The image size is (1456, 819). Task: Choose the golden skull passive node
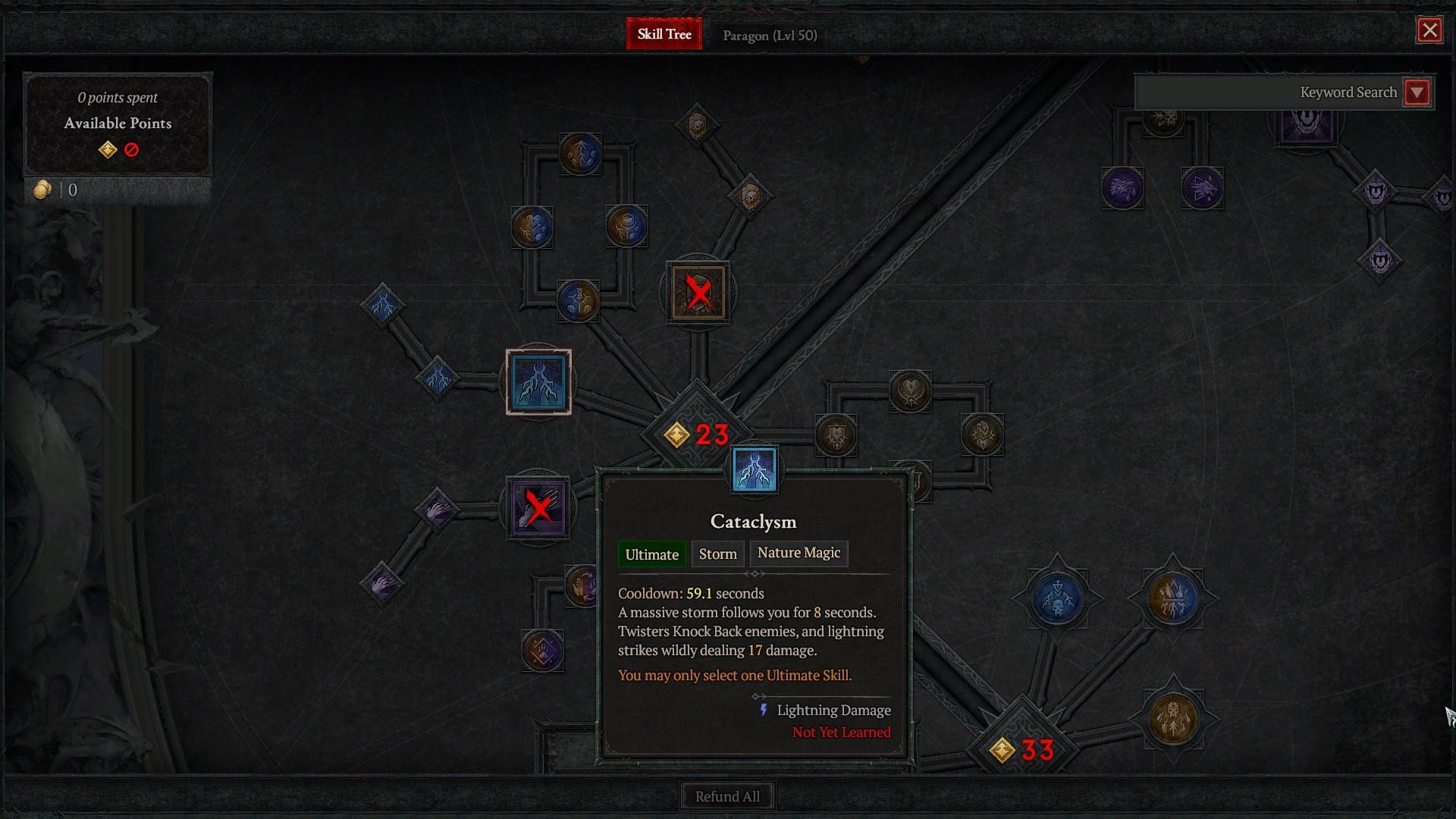[1173, 719]
